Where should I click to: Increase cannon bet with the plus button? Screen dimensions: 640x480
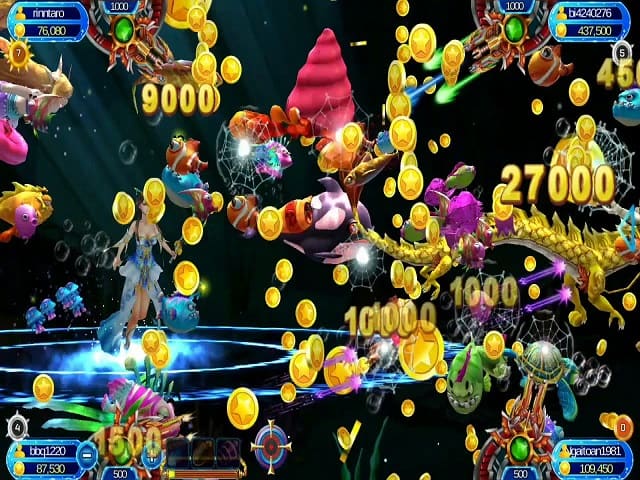(152, 453)
